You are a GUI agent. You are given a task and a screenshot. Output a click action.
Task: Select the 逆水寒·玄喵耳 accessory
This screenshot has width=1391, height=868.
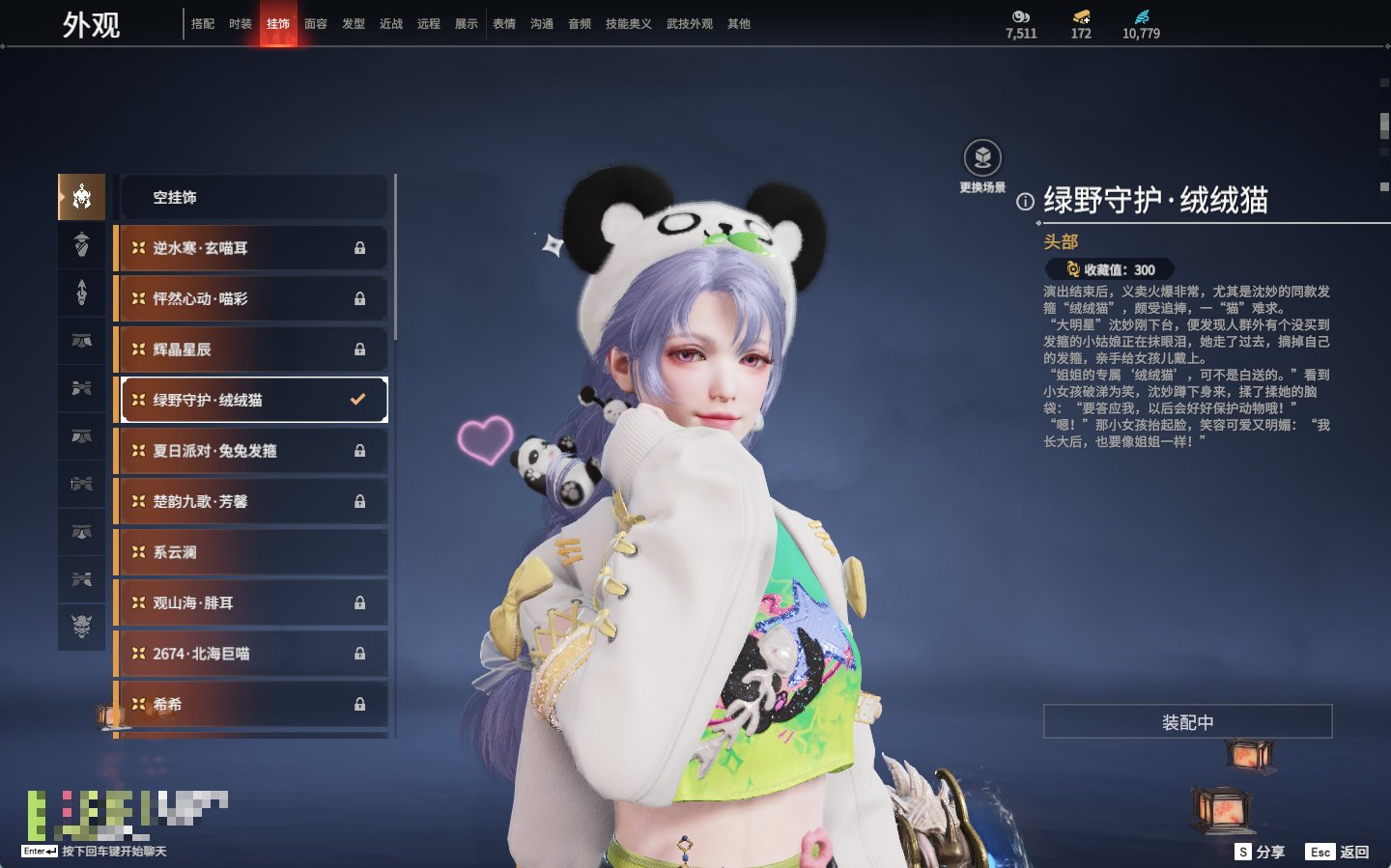(253, 248)
